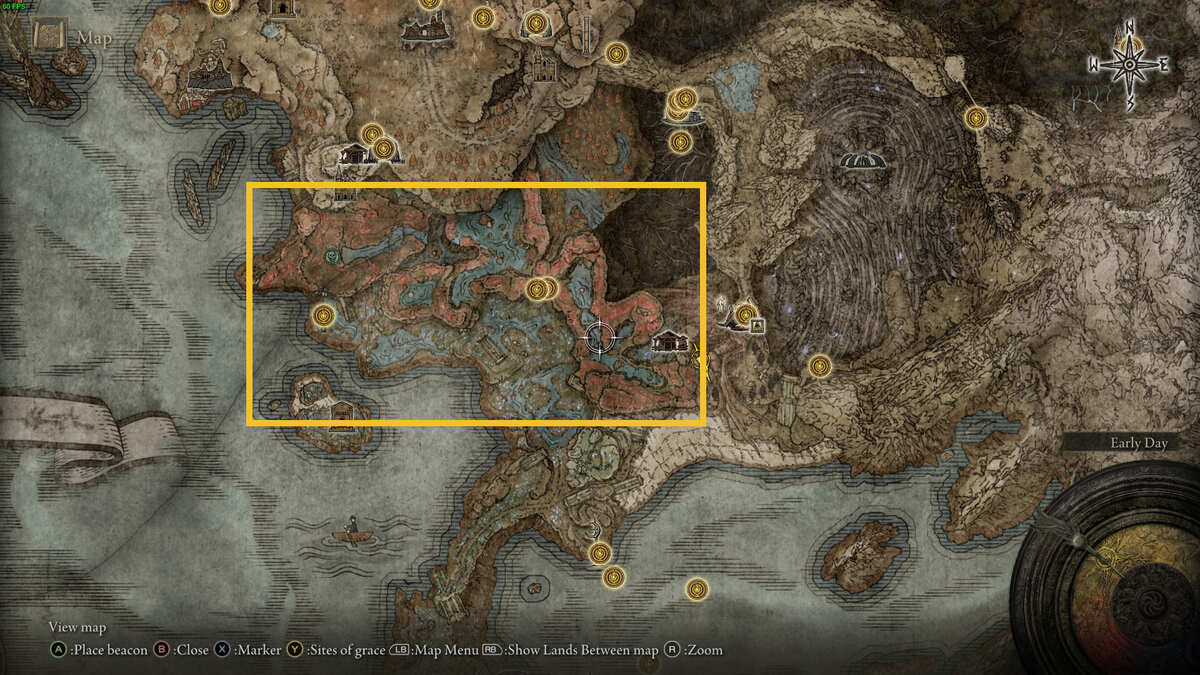Choose the dome icon inside the crater

click(861, 160)
